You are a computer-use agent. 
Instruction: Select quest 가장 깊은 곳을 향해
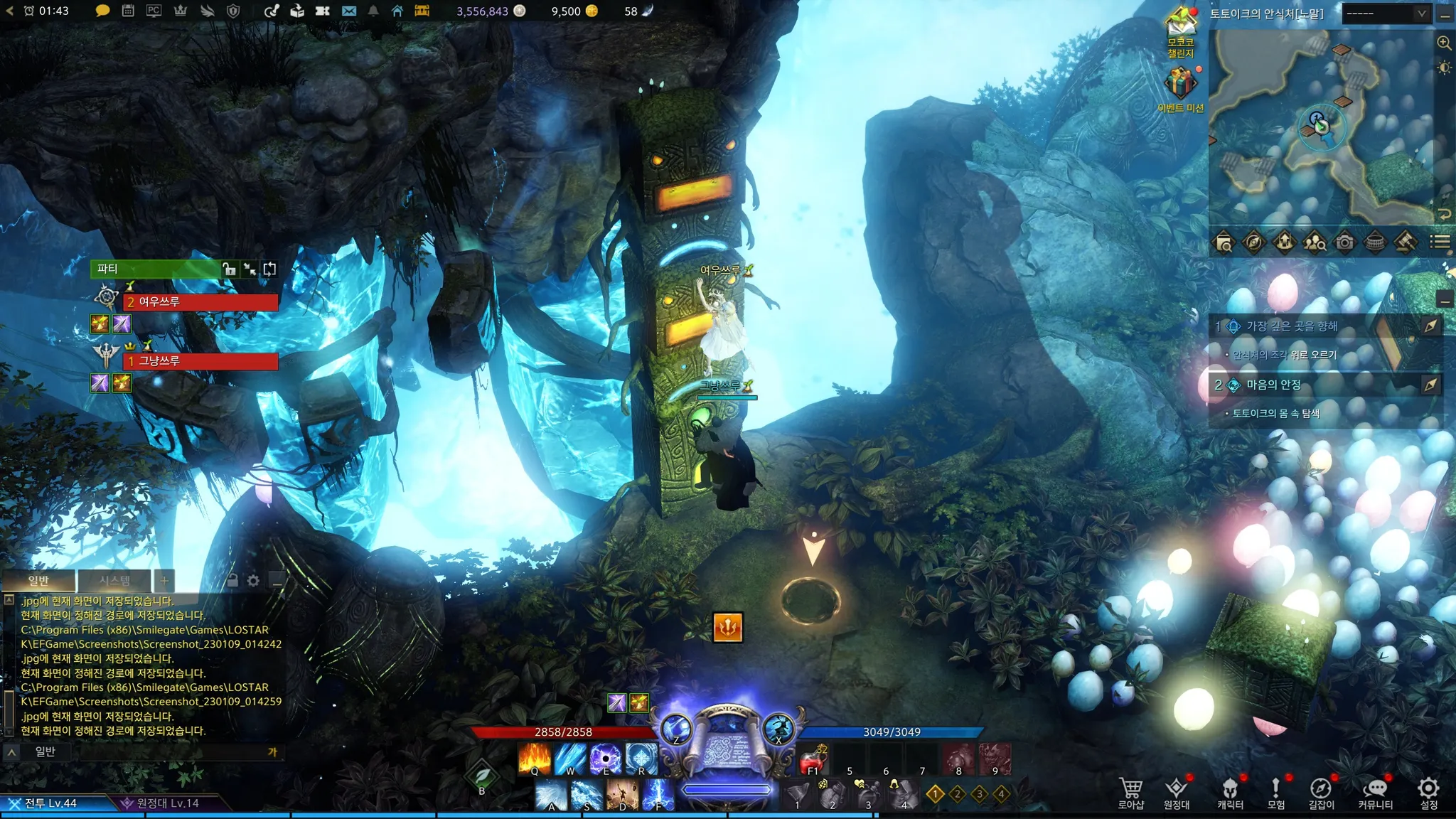point(1292,326)
